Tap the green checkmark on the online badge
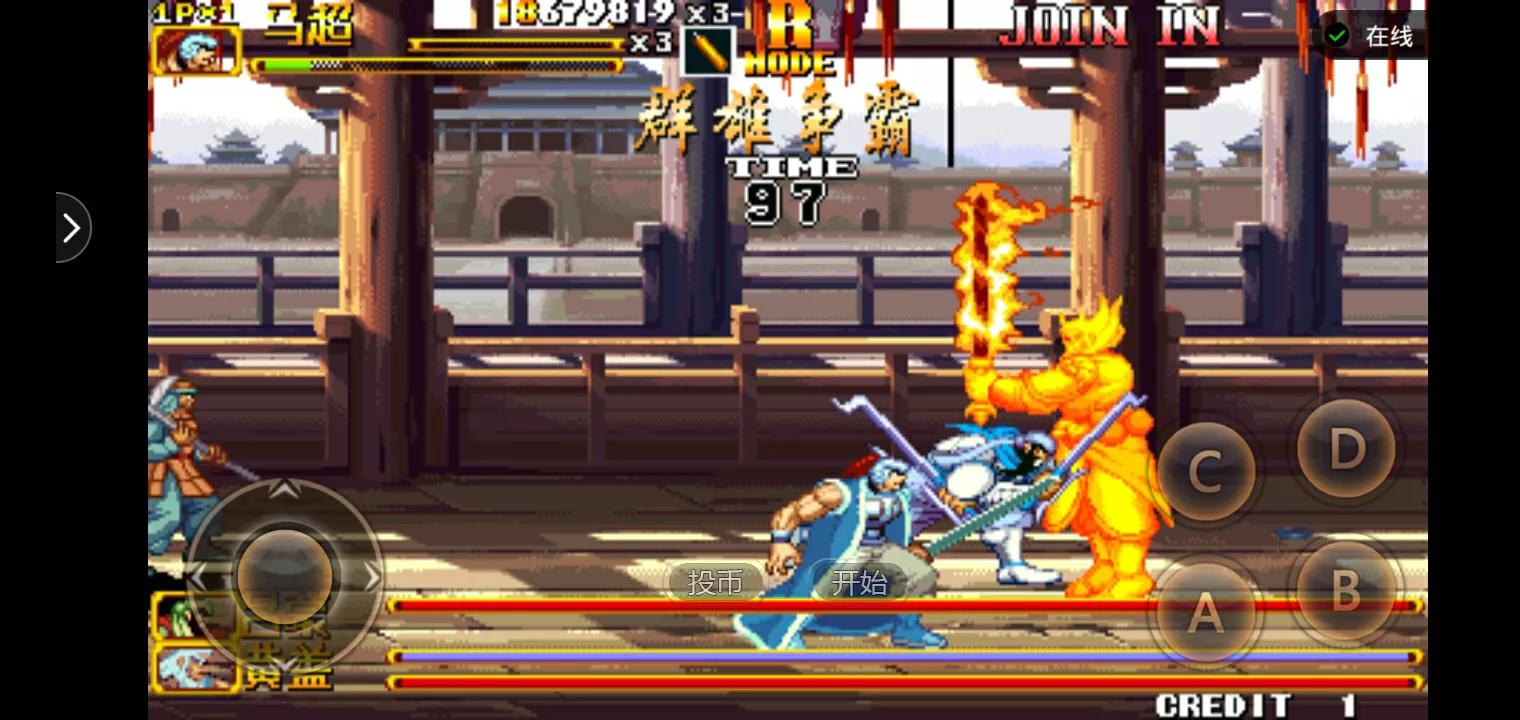The height and width of the screenshot is (720, 1520). pyautogui.click(x=1337, y=34)
